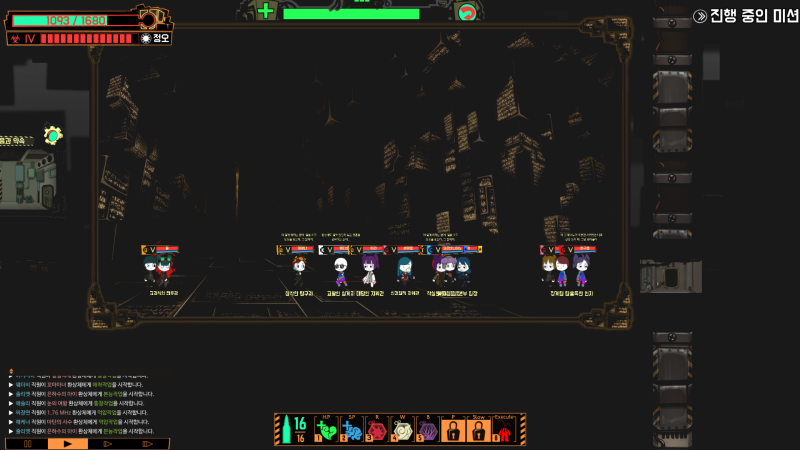The height and width of the screenshot is (450, 800).
Task: Click the red emergency icon beside energy bar
Action: pos(465,12)
